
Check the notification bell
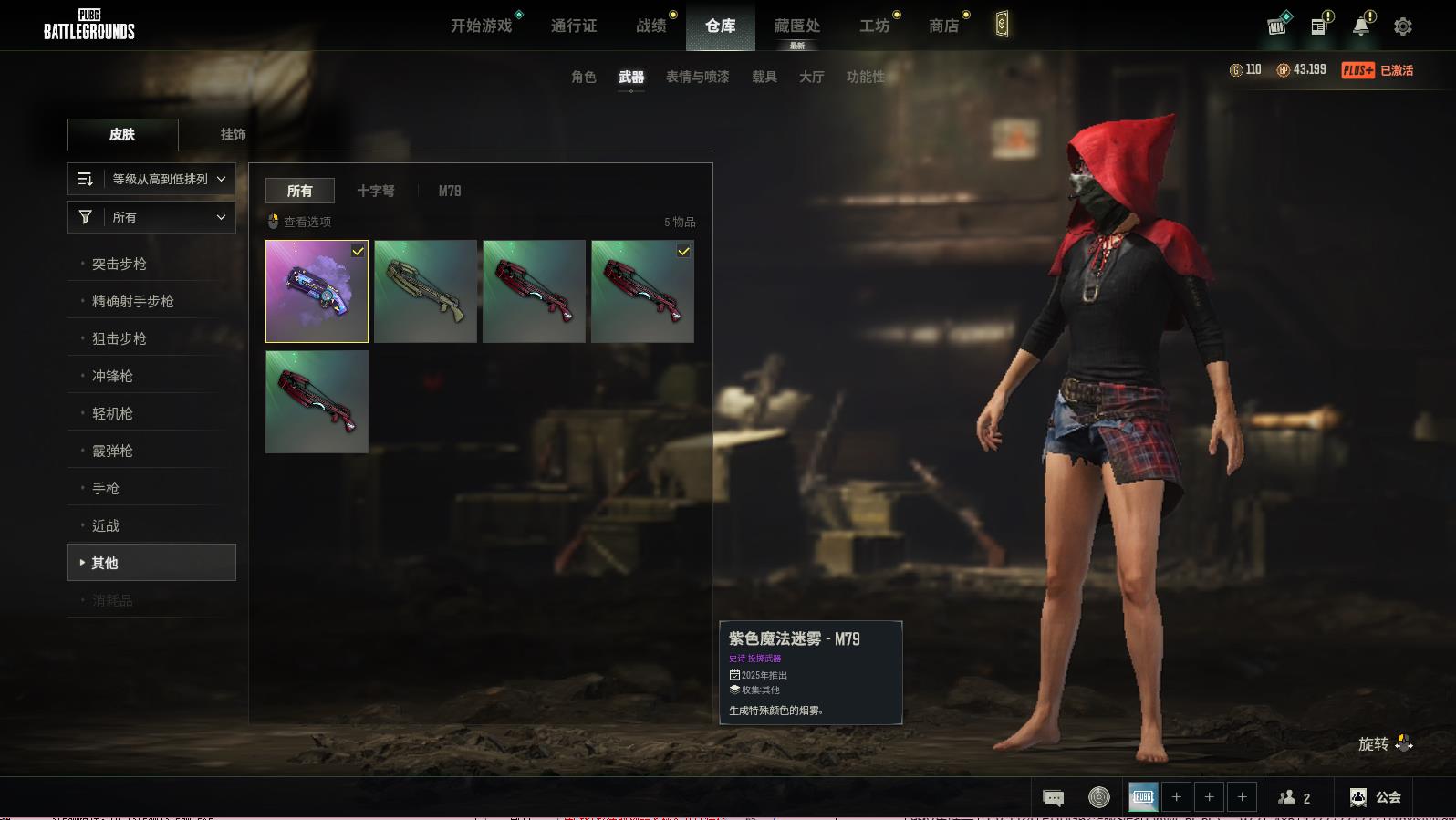click(x=1360, y=26)
